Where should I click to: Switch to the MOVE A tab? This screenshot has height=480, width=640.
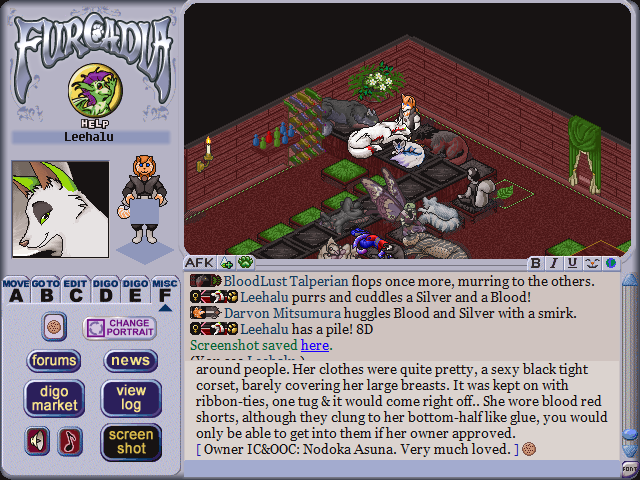tap(16, 290)
